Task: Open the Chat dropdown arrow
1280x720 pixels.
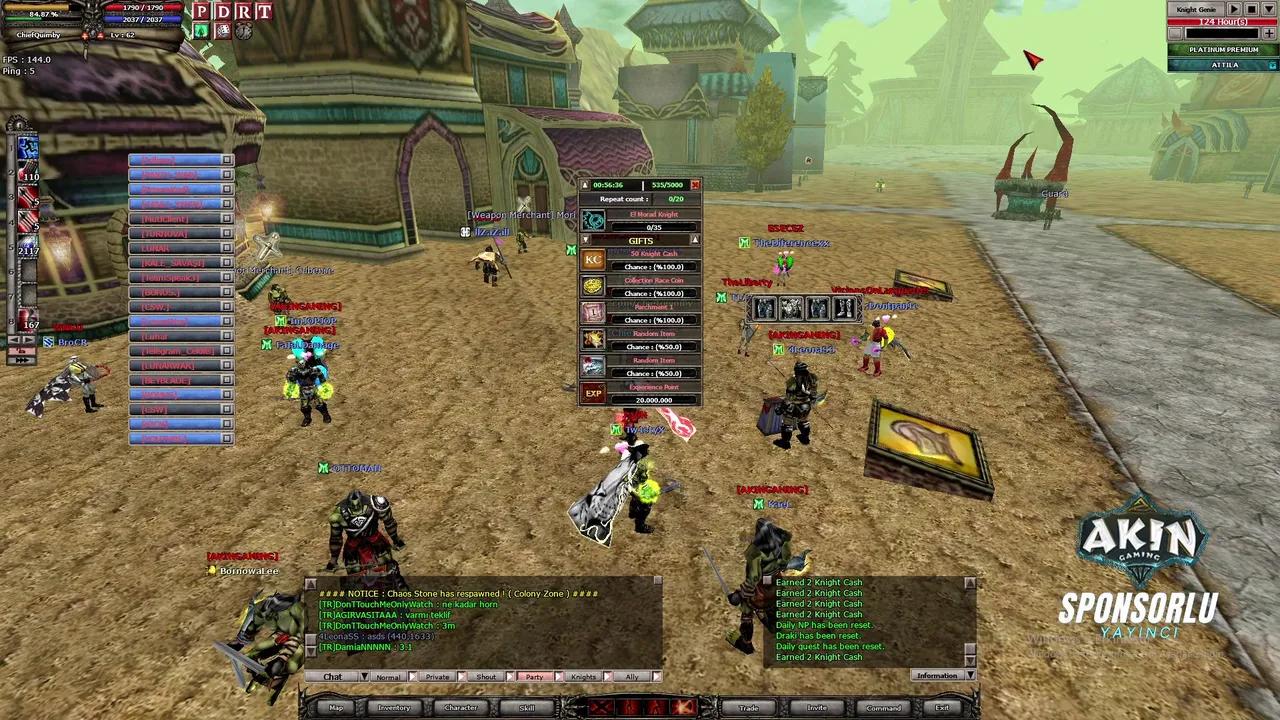Action: pyautogui.click(x=364, y=677)
